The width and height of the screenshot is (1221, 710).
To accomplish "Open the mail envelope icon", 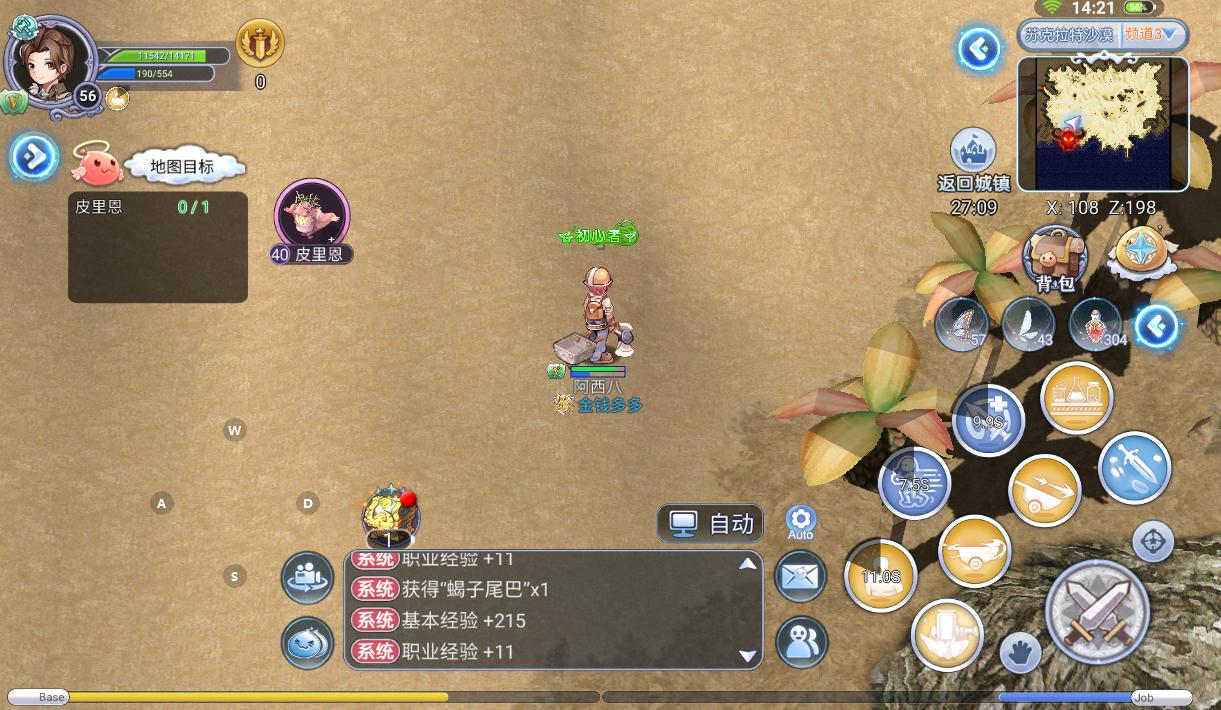I will tap(801, 576).
